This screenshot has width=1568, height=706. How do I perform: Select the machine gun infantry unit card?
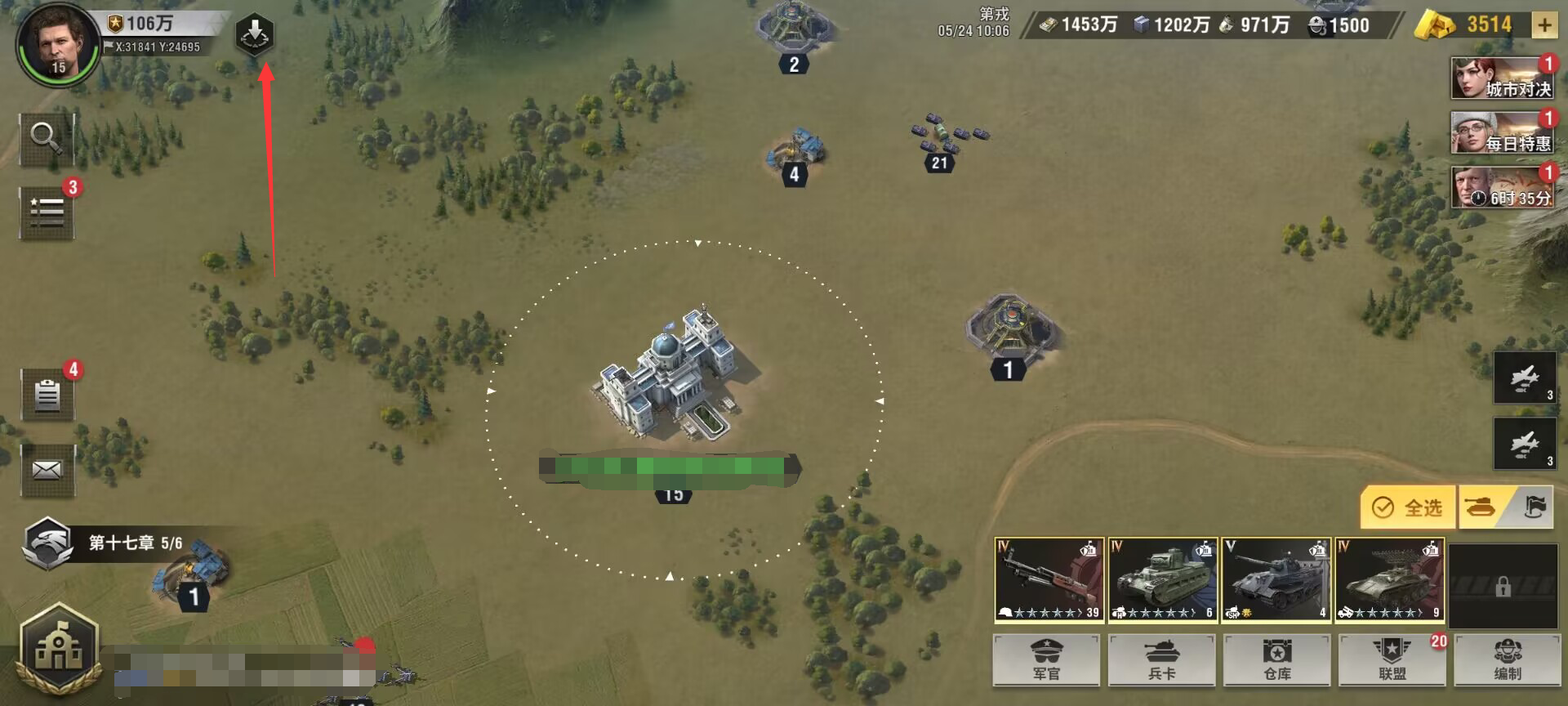[1049, 580]
